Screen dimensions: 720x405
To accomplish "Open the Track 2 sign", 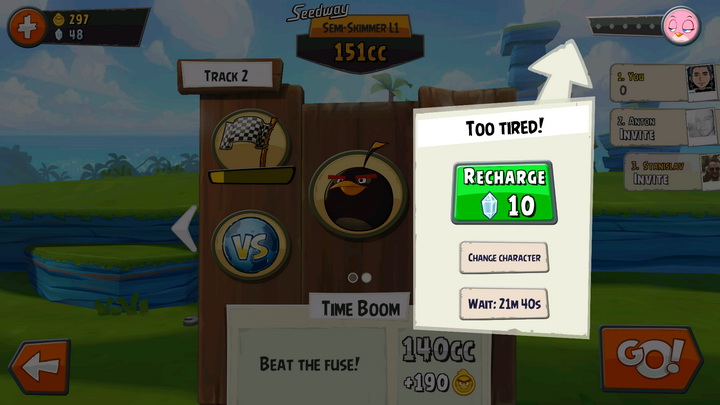I will pos(227,75).
